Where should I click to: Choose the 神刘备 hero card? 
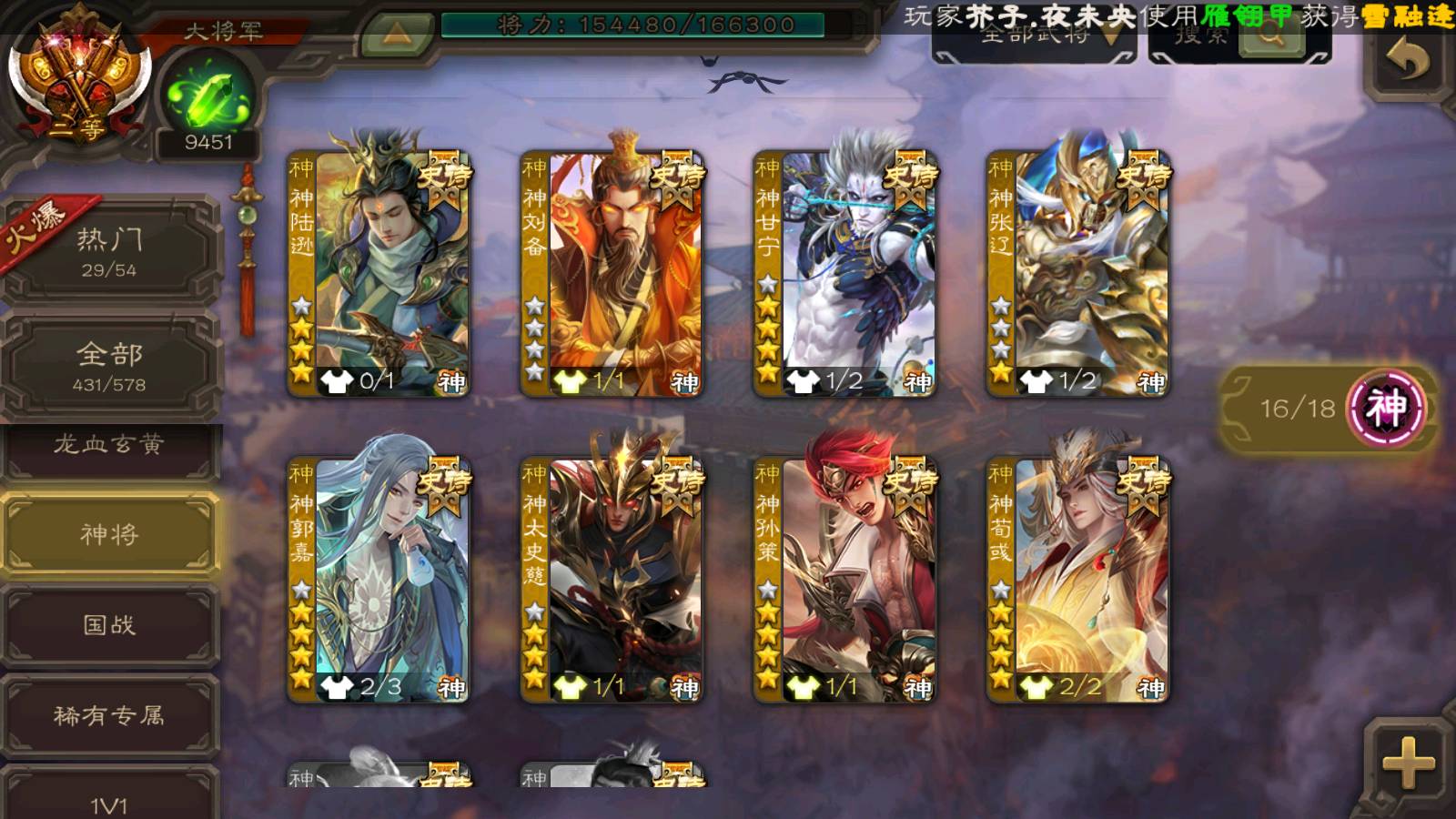[612, 273]
